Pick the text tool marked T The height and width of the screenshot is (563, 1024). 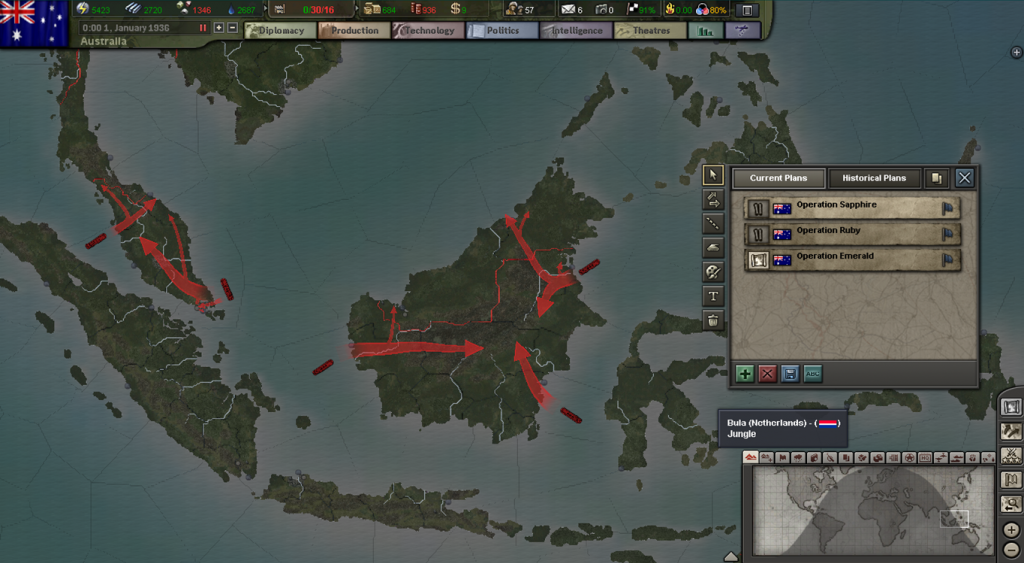click(713, 296)
